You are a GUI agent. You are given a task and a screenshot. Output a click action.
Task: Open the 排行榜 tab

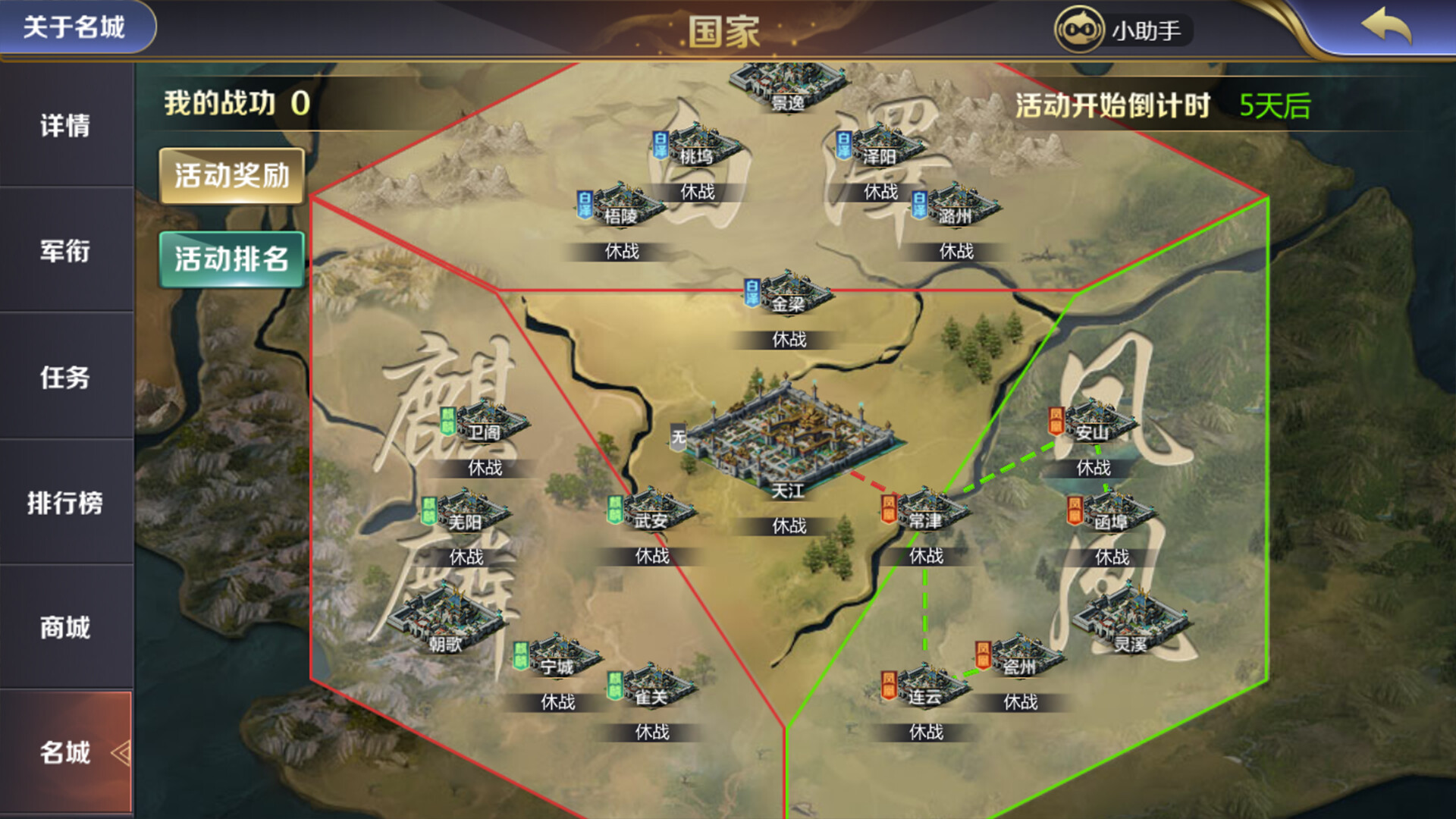click(x=67, y=504)
